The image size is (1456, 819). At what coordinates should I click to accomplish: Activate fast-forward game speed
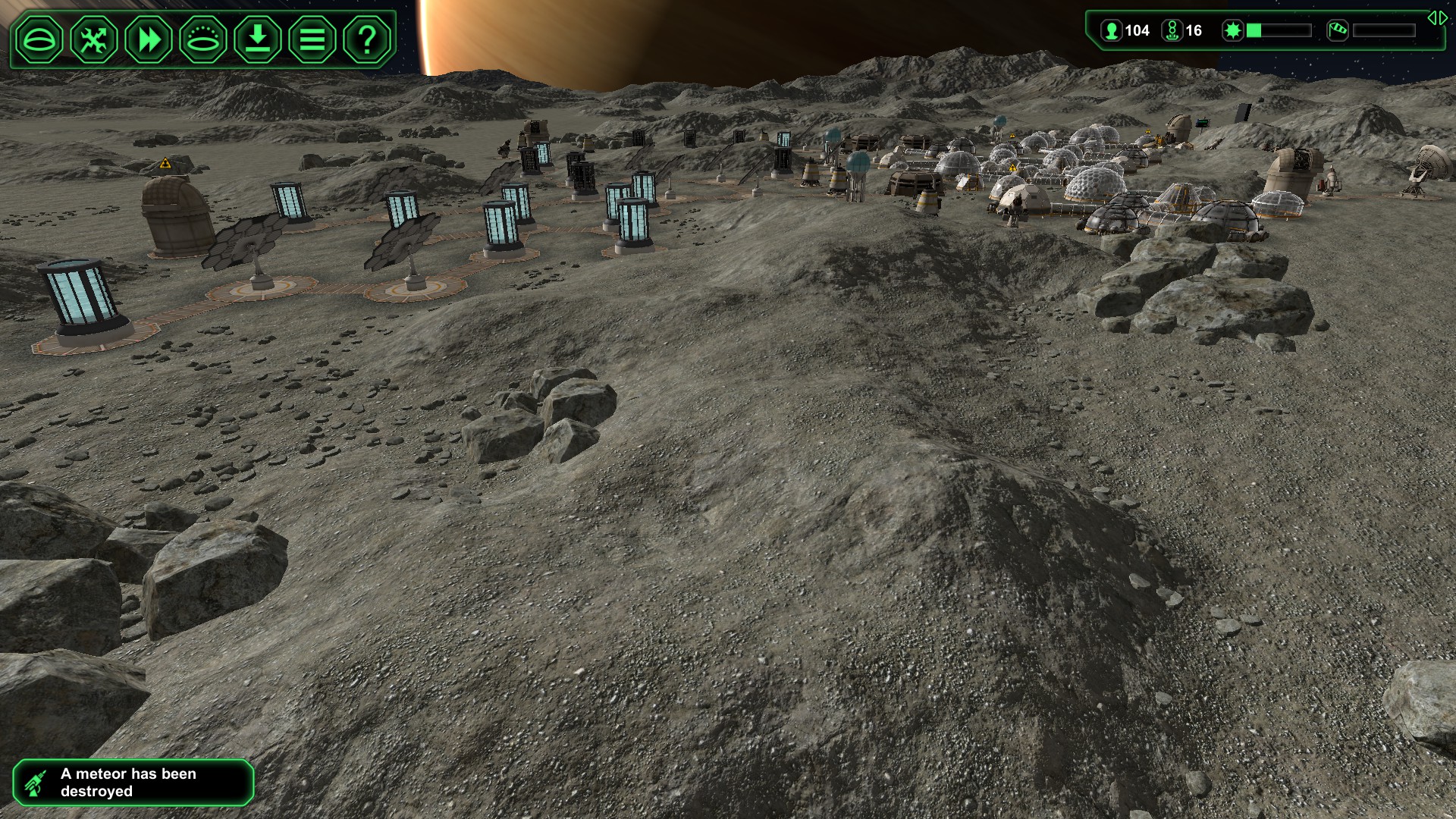point(149,39)
